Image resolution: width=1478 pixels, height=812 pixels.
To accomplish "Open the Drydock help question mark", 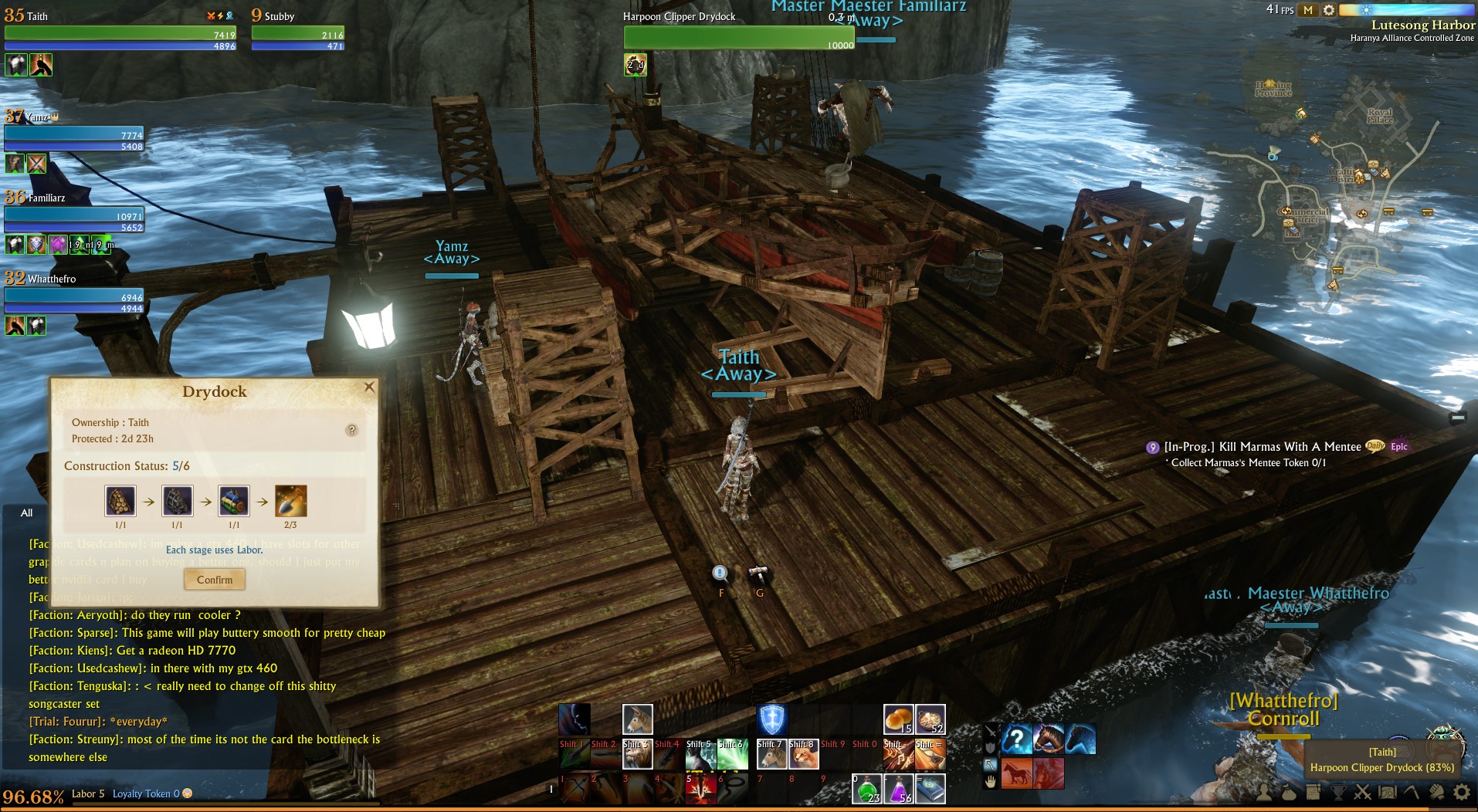I will [351, 430].
